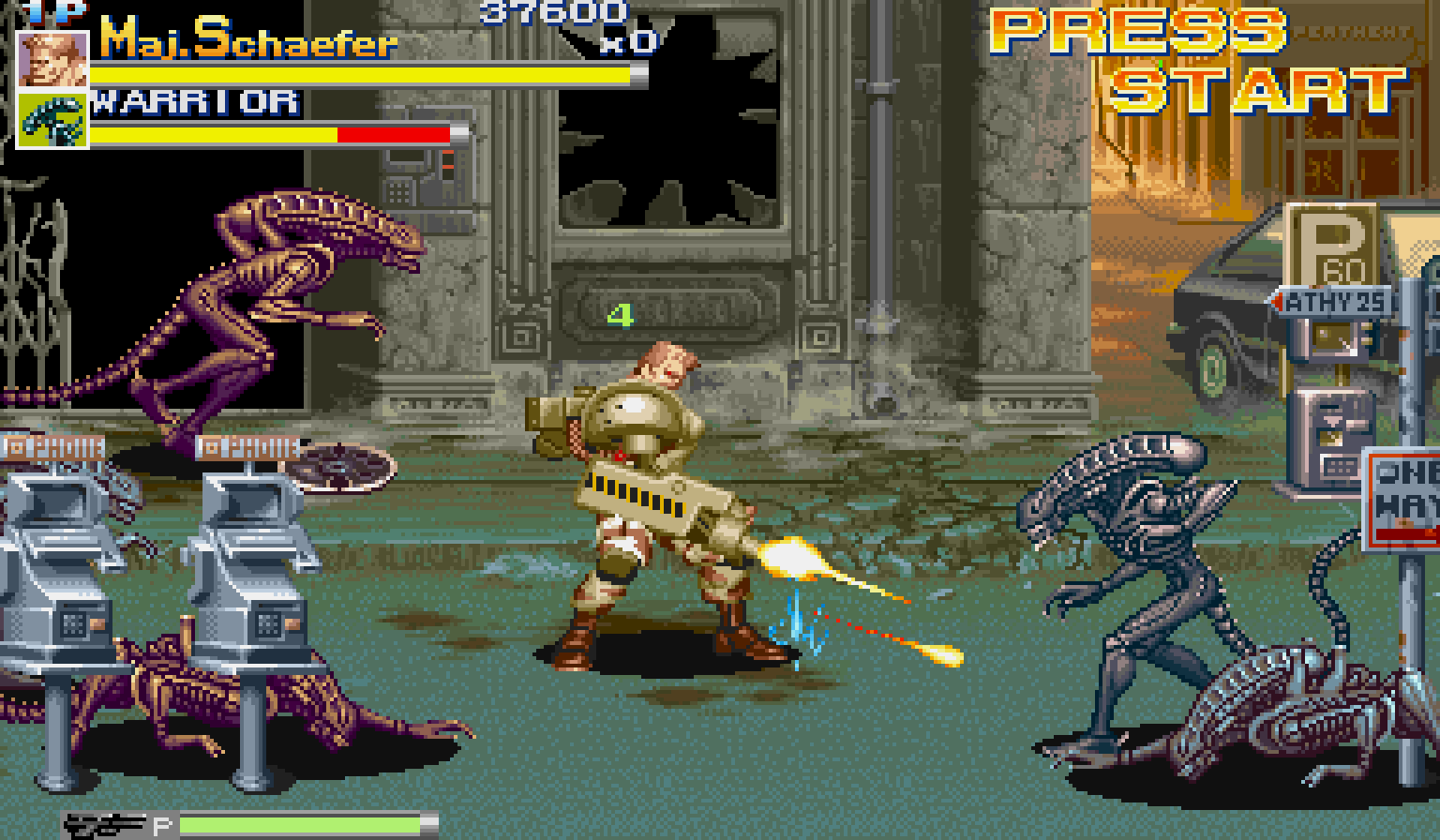This screenshot has height=840, width=1440.
Task: Click Schaefer's yellow health bar
Action: click(x=366, y=72)
